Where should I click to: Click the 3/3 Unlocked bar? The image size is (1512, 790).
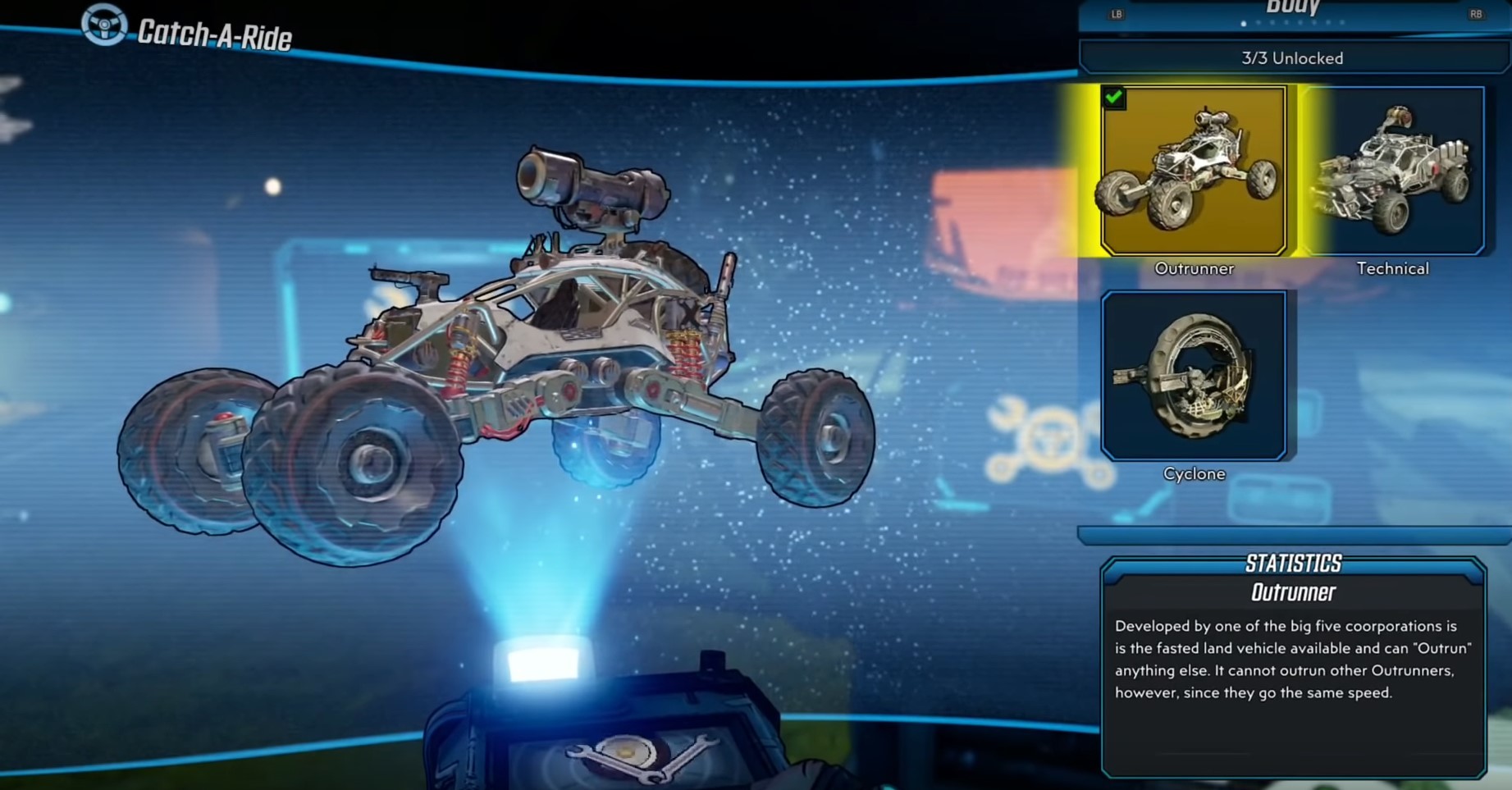click(x=1292, y=57)
